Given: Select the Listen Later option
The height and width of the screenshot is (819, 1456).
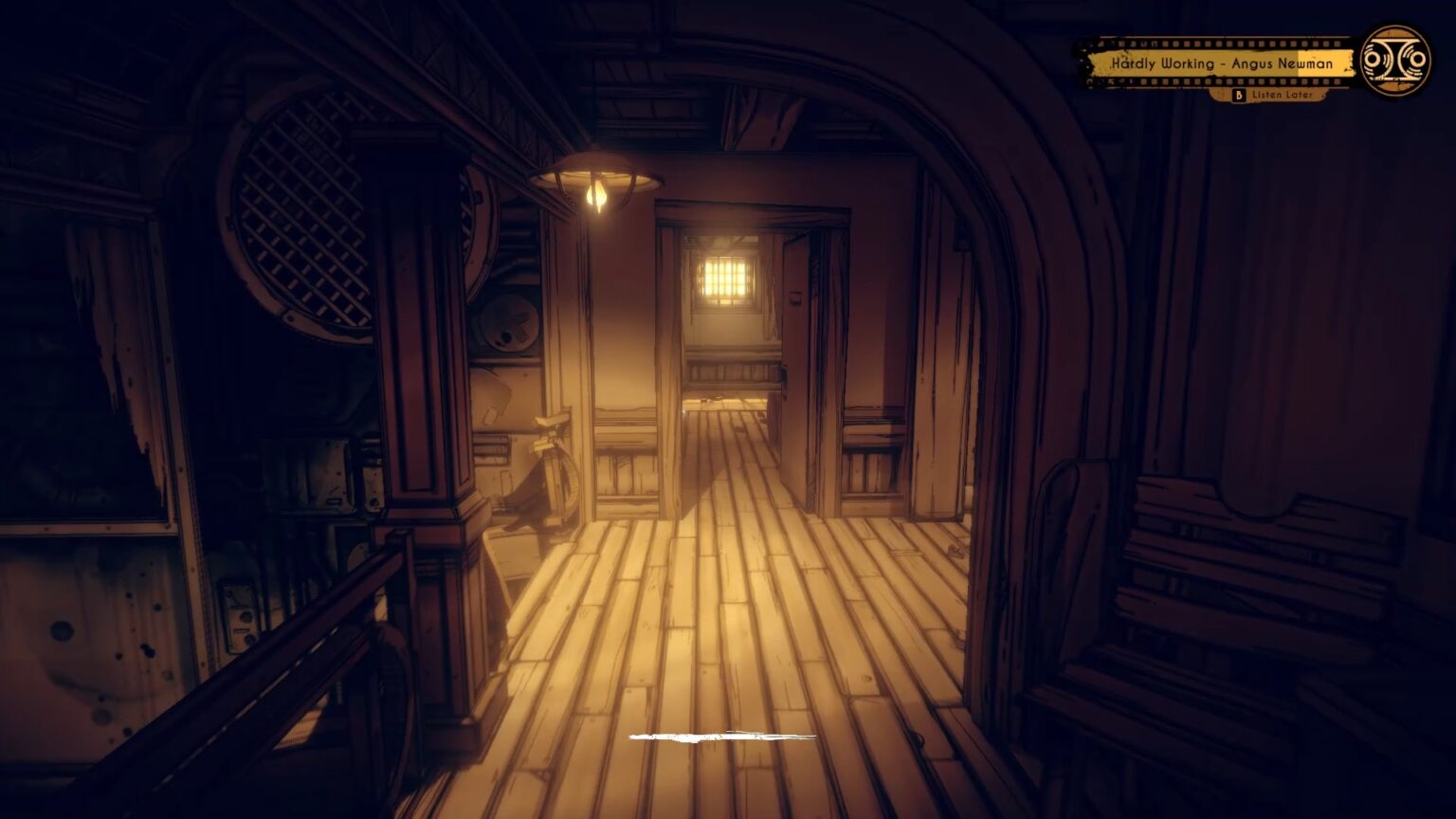Looking at the screenshot, I should pos(1282,95).
